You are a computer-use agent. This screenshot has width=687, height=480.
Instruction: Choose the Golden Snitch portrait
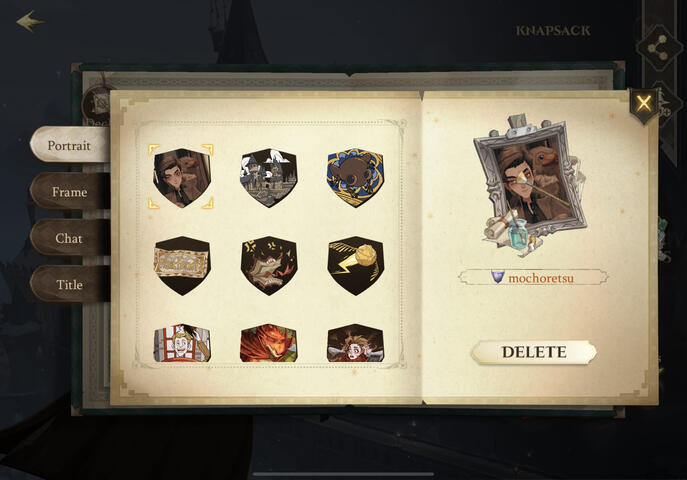355,264
